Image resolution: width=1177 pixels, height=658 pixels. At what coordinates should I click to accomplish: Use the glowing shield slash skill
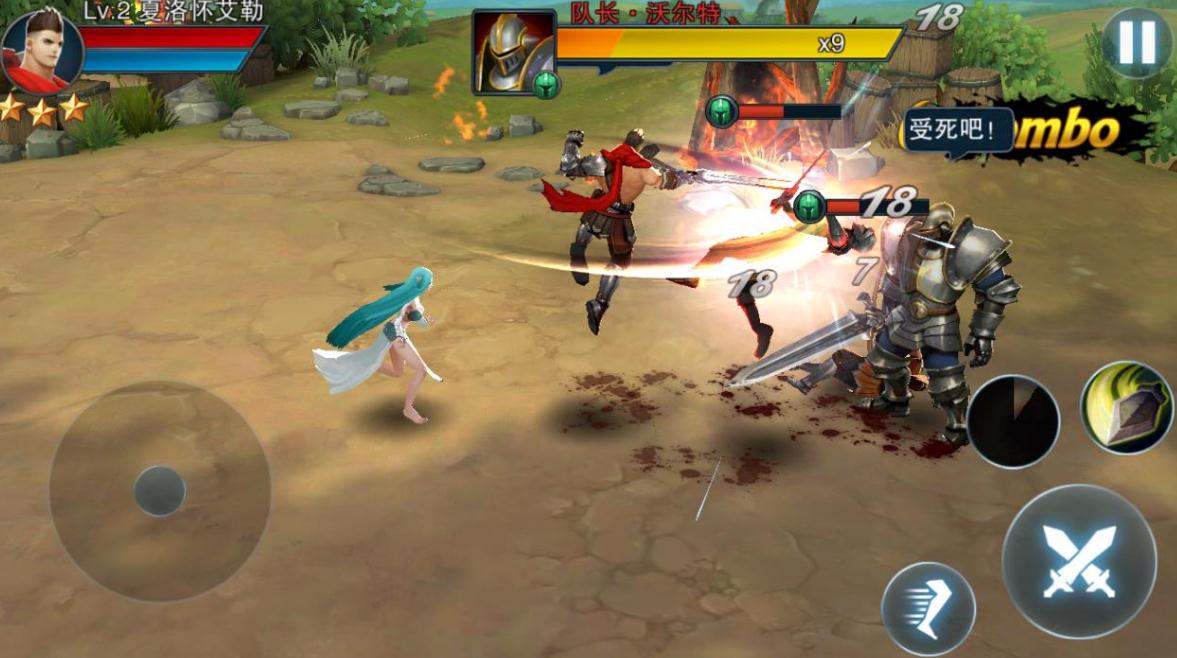pos(1126,408)
